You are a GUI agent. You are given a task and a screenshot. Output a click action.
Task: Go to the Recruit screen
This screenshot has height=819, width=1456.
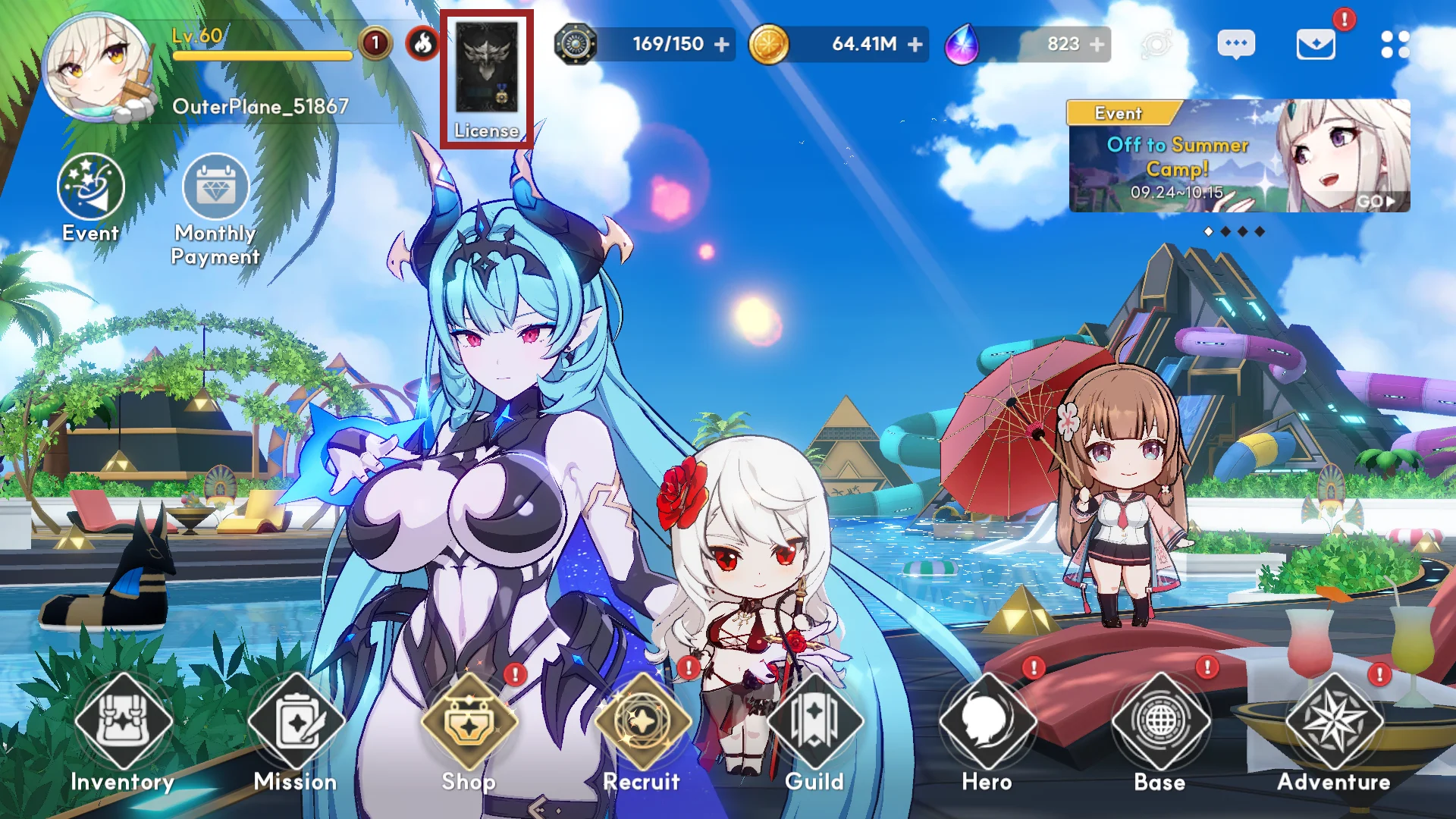[642, 724]
